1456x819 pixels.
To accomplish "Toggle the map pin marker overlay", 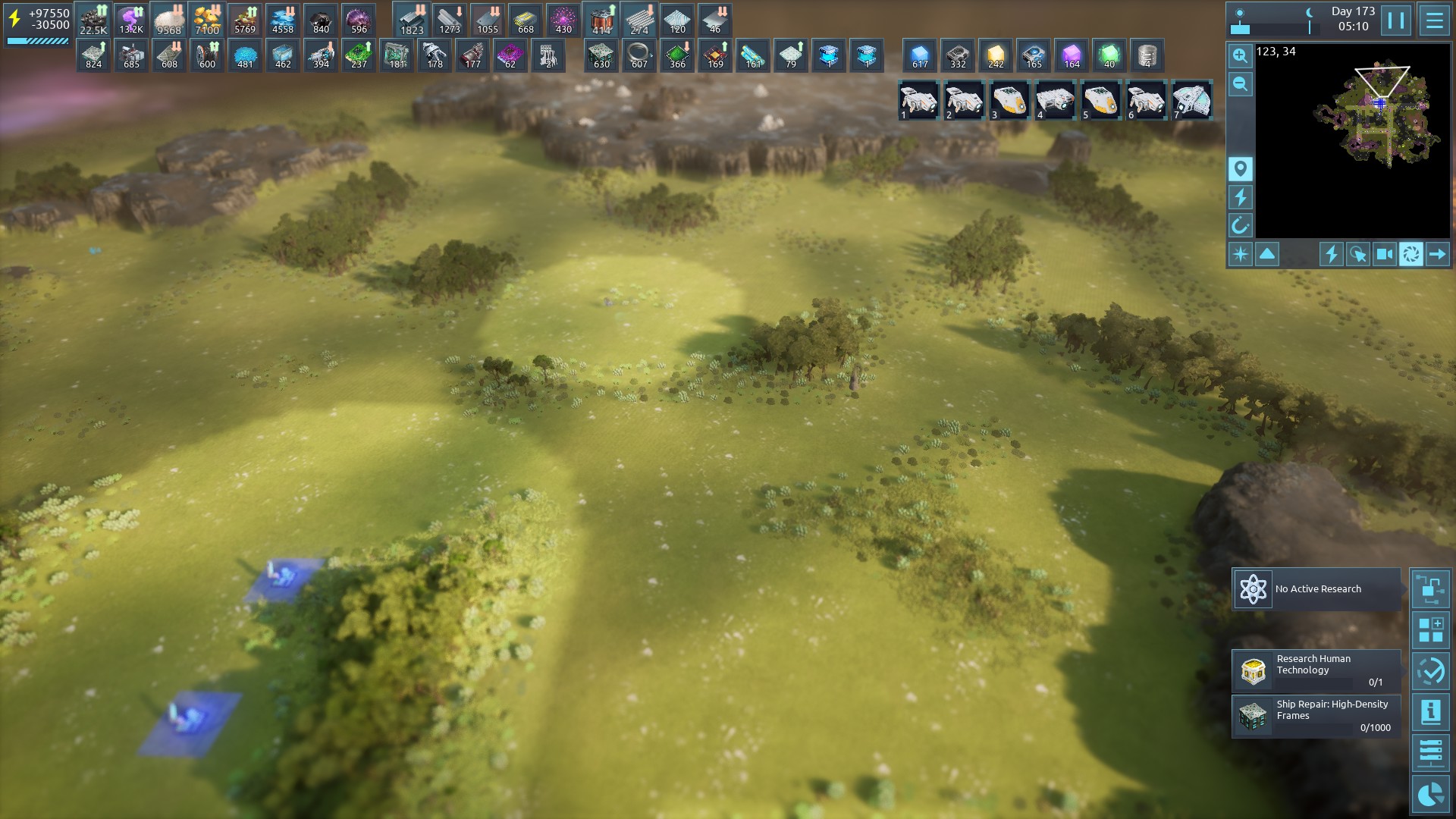I will (x=1240, y=168).
